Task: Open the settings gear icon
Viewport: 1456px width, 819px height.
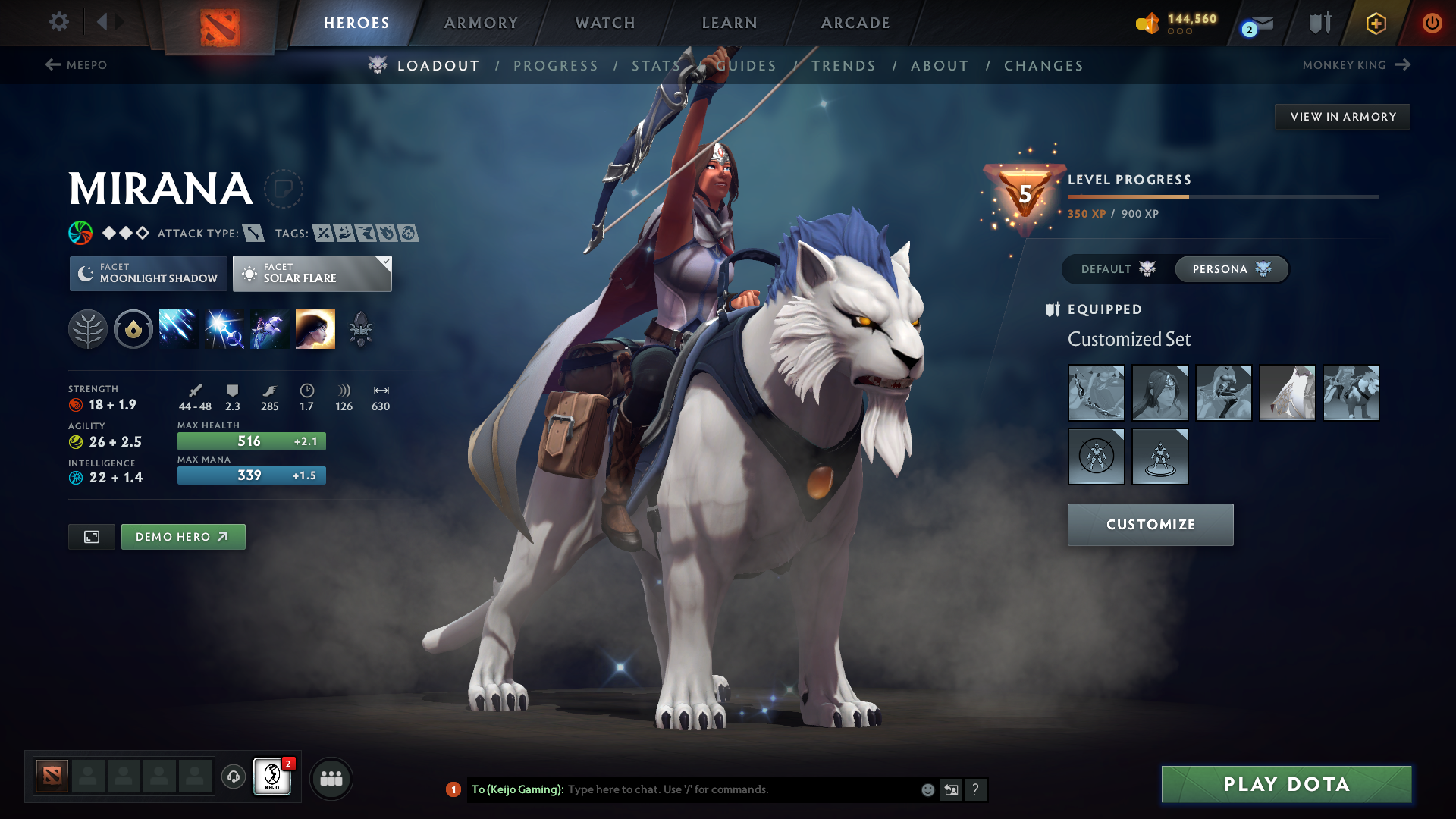Action: tap(58, 22)
